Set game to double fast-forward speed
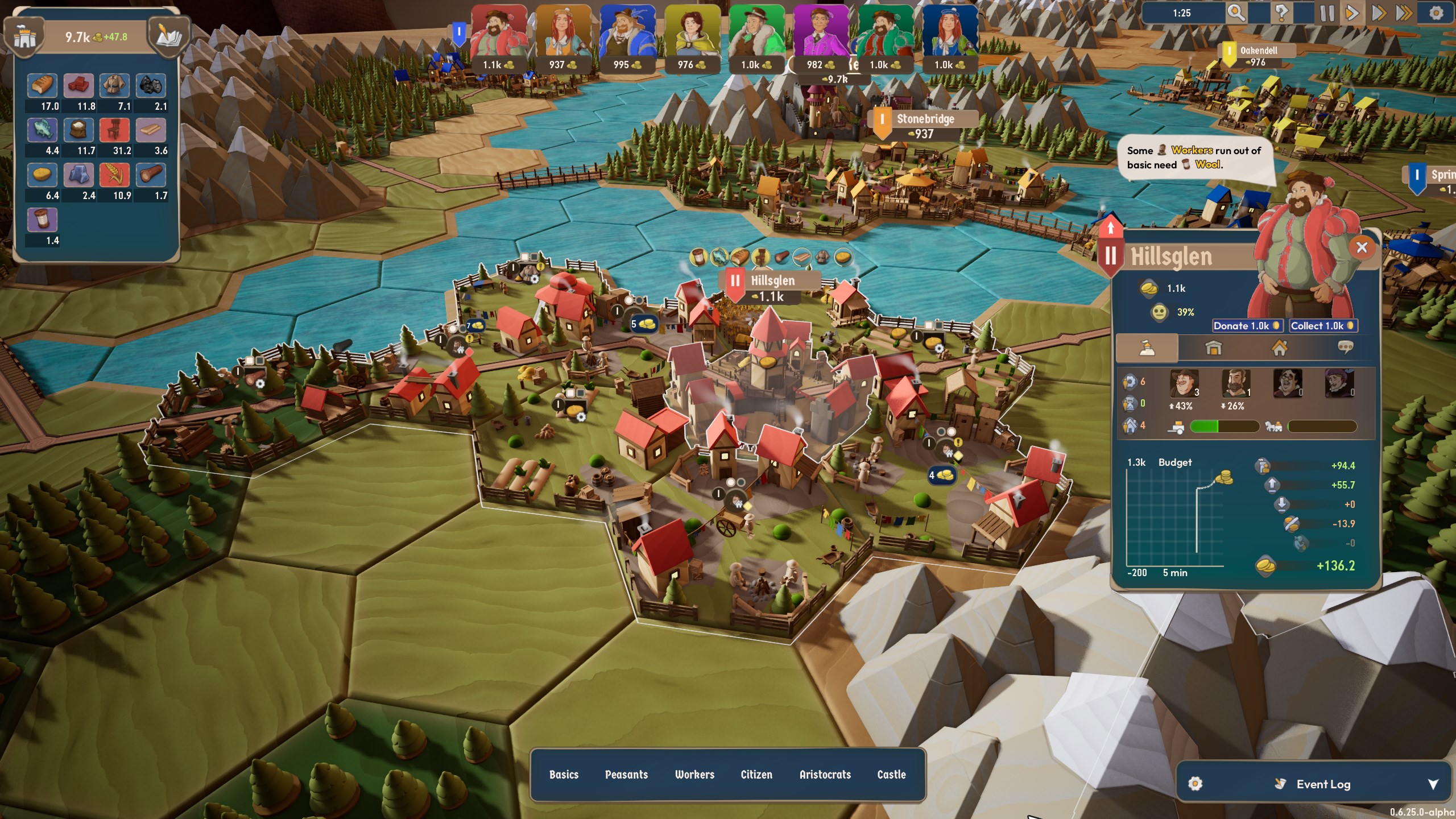Screen dimensions: 1456x819 click(x=1379, y=13)
